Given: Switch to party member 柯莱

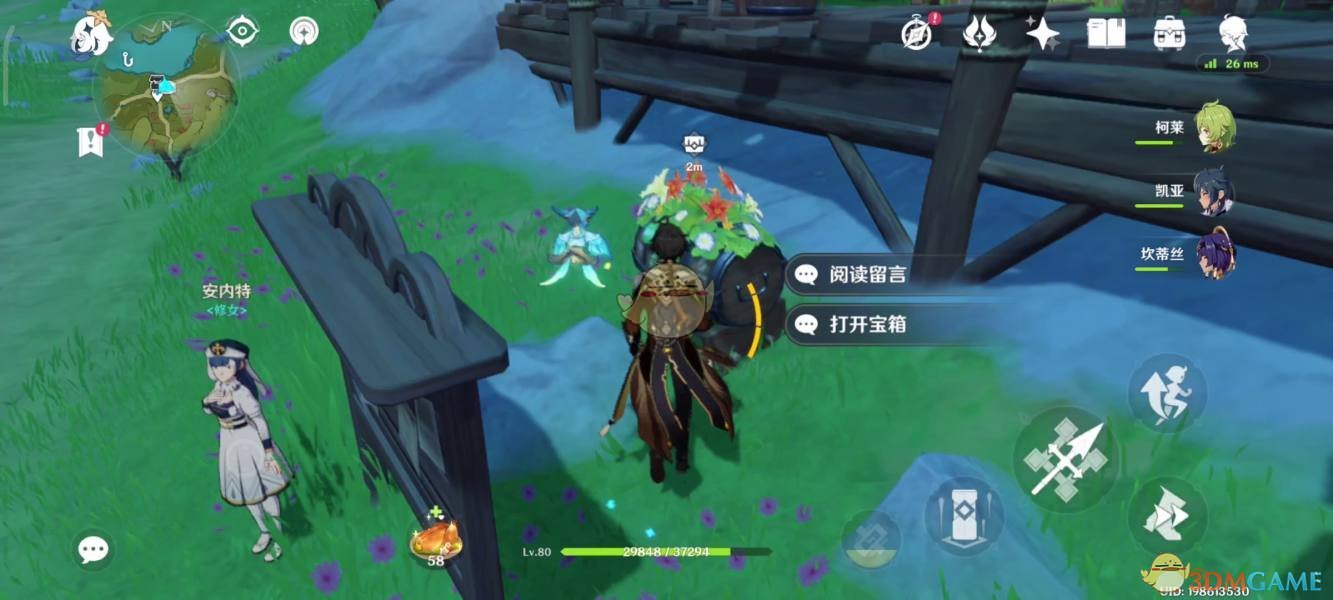Looking at the screenshot, I should pos(1214,129).
